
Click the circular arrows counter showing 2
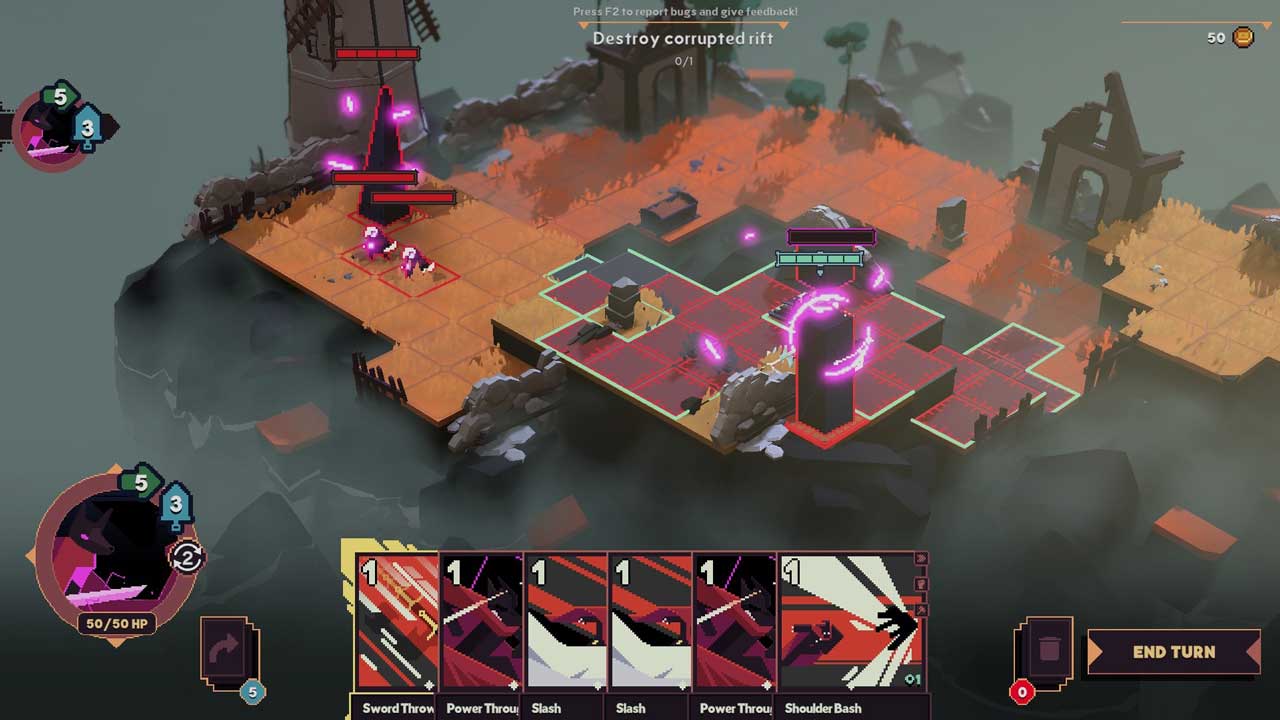pos(187,557)
